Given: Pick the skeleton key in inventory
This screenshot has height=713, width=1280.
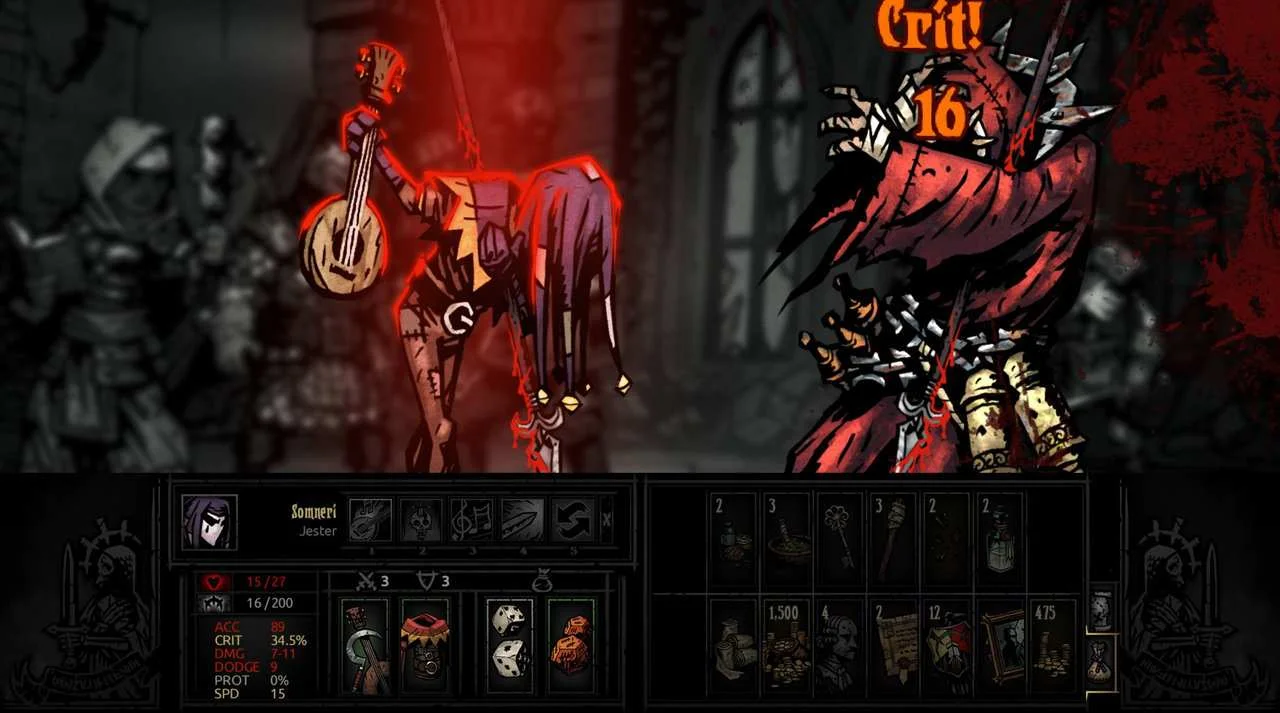Looking at the screenshot, I should tap(841, 539).
